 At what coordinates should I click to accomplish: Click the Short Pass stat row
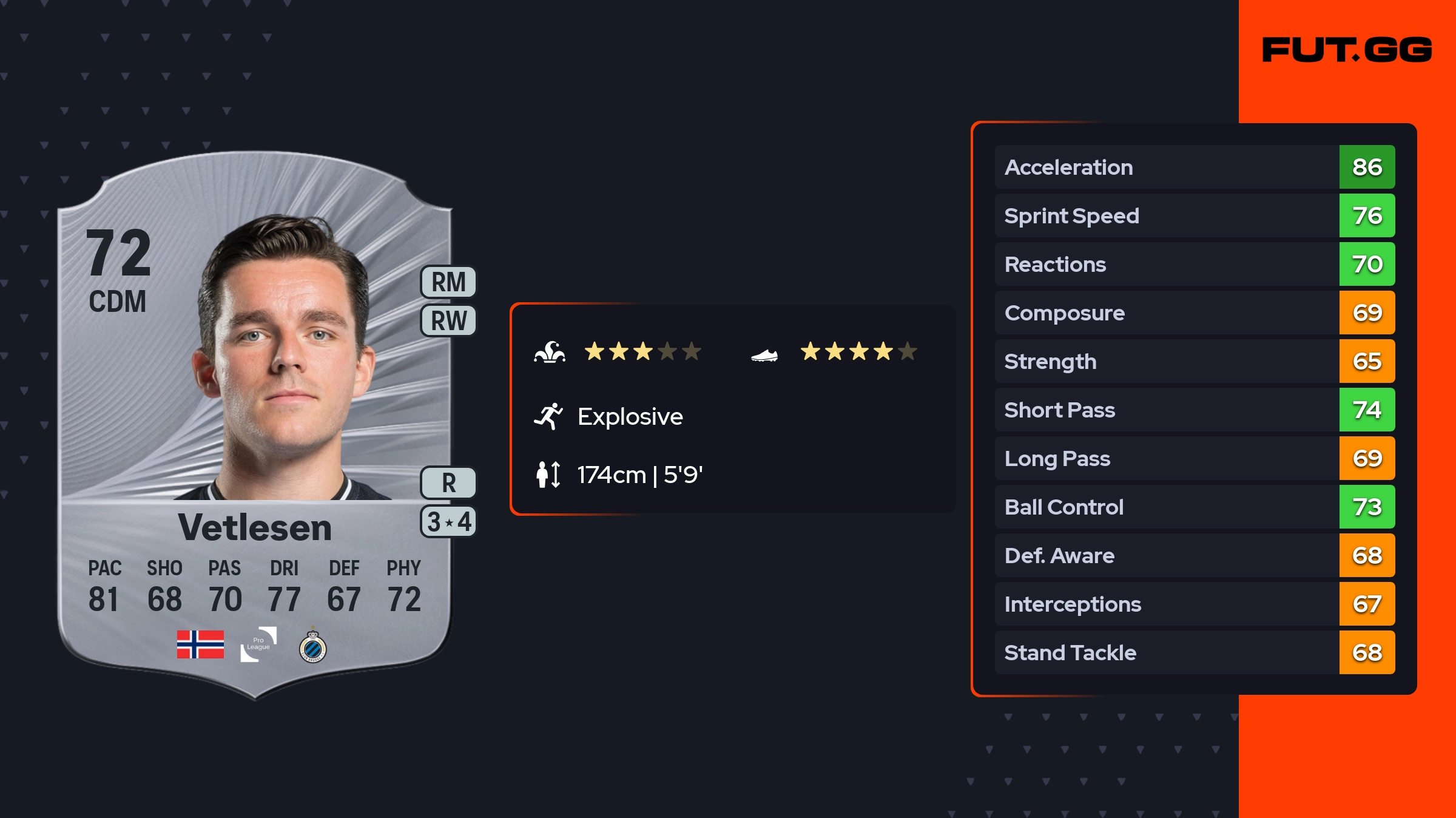tap(1194, 410)
